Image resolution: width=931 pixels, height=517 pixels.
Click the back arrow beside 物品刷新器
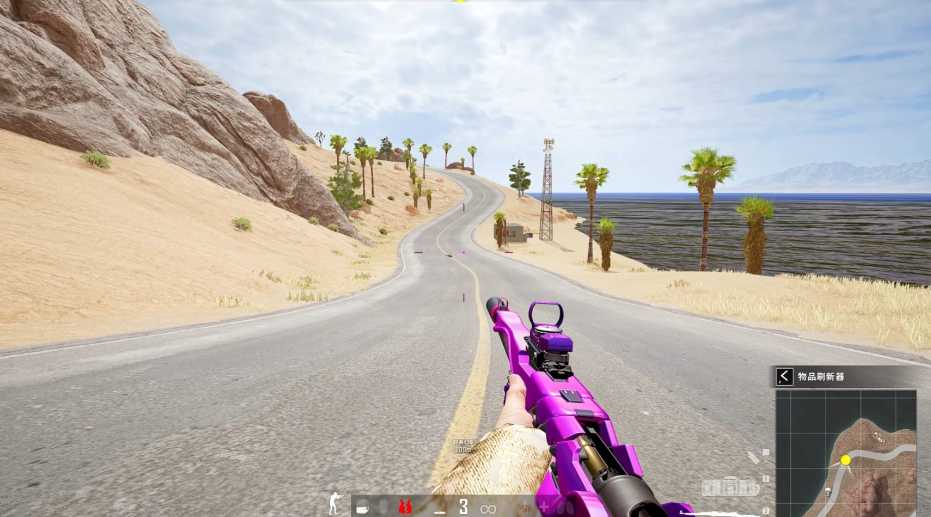(x=785, y=376)
